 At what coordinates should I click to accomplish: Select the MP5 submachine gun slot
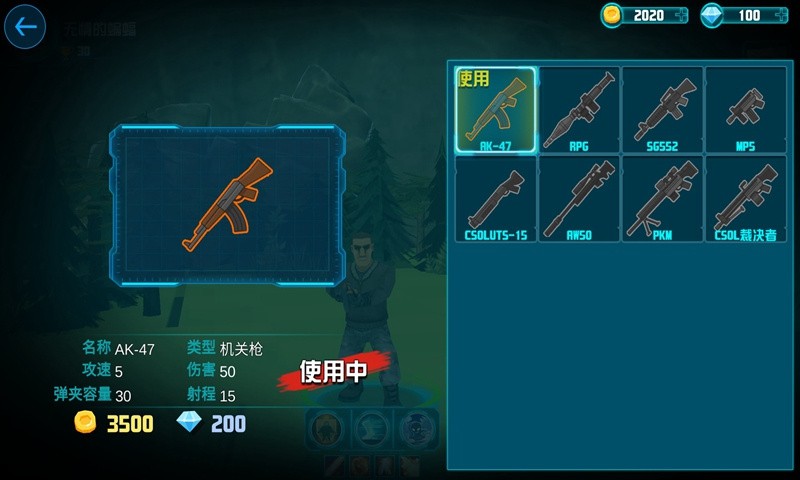tap(745, 110)
